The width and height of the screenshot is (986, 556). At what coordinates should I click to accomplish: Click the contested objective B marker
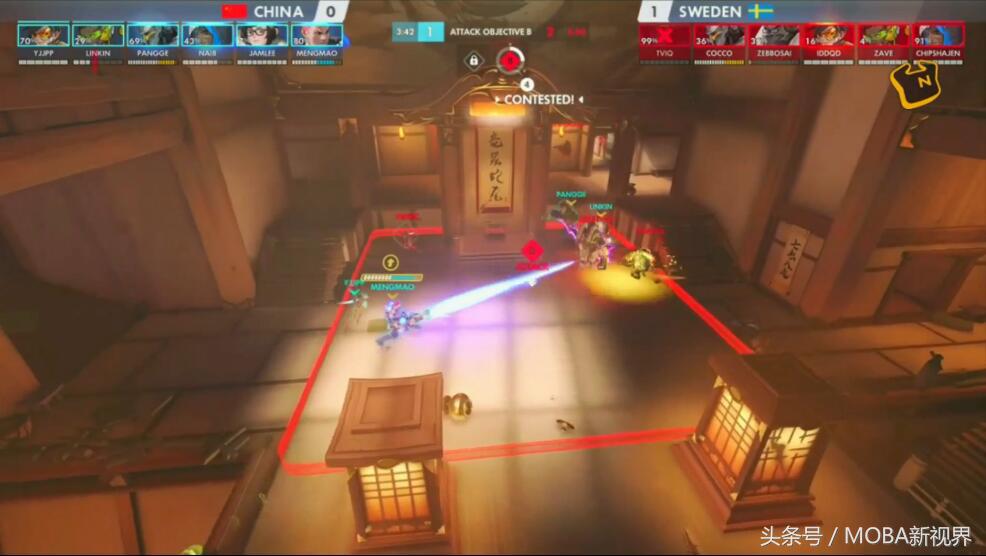(x=511, y=60)
